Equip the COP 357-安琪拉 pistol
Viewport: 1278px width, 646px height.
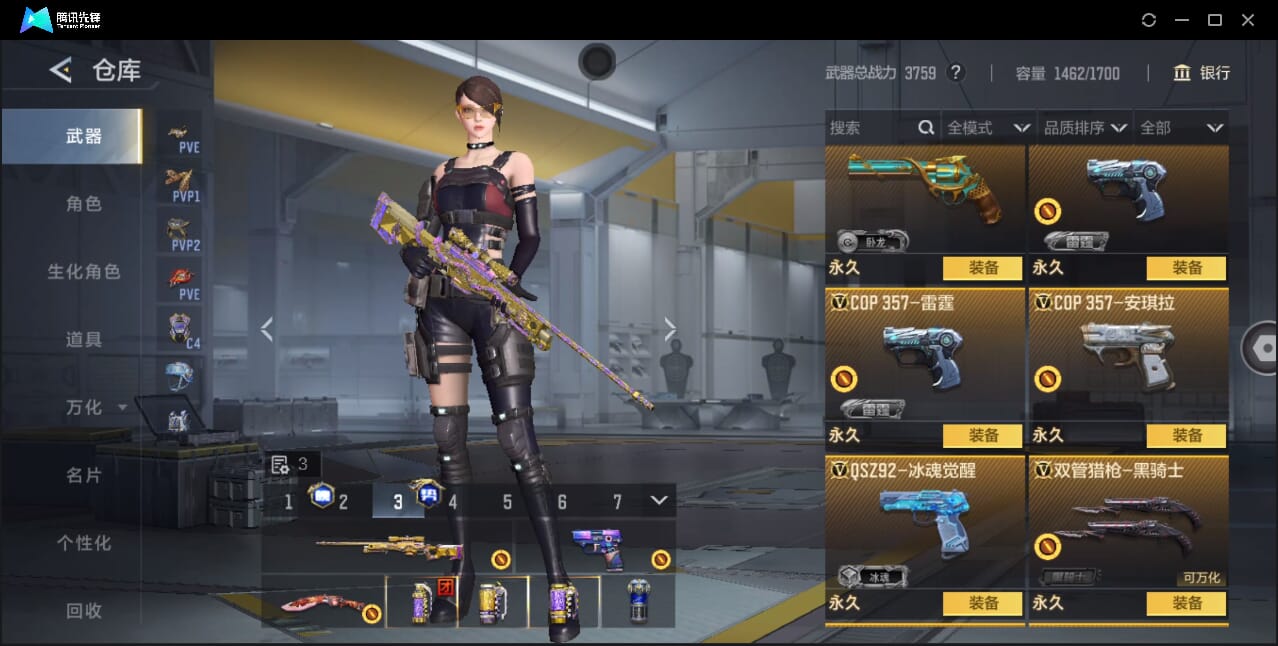coord(1186,435)
